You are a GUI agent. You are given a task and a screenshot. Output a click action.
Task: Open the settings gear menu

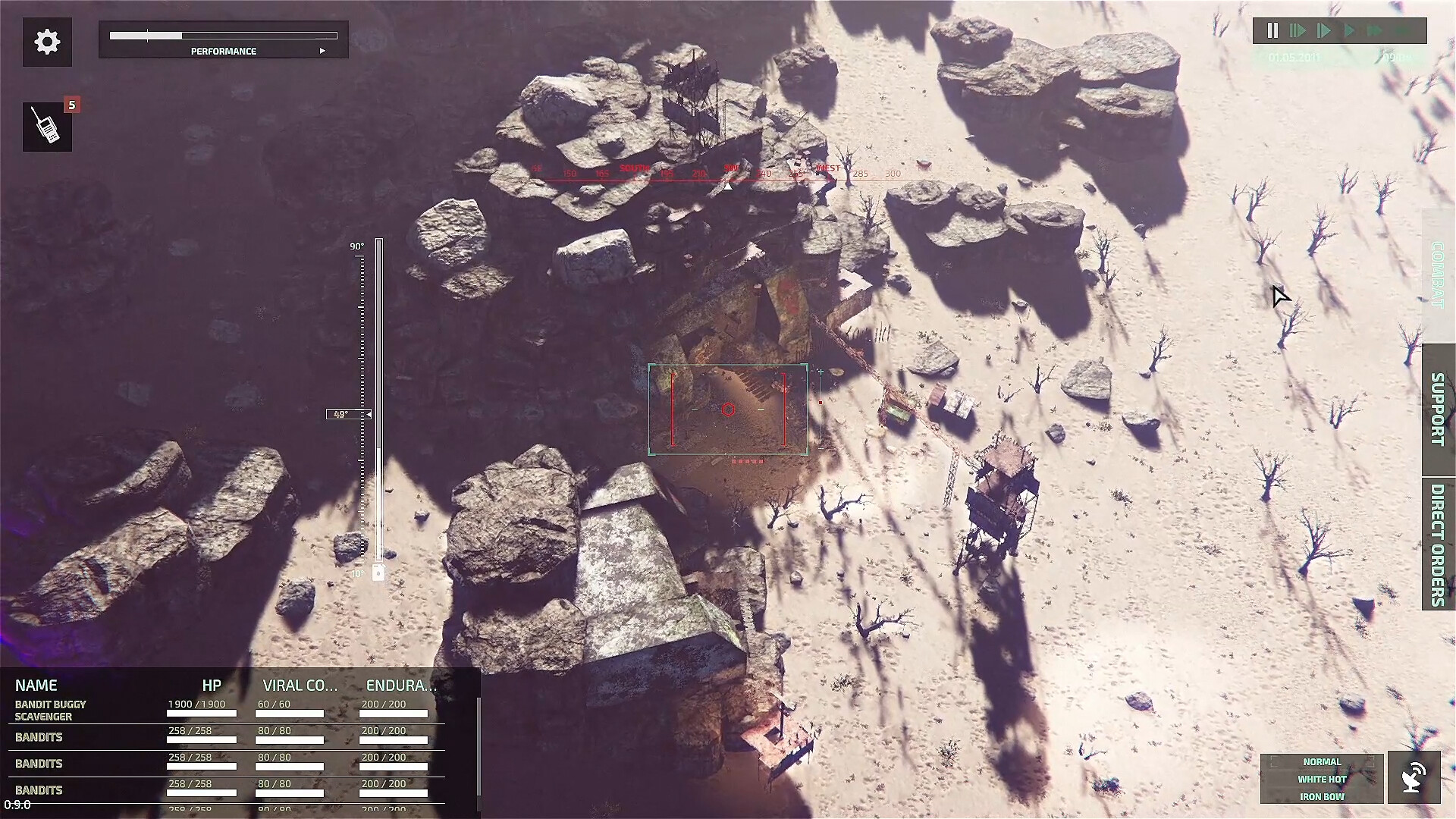(47, 42)
